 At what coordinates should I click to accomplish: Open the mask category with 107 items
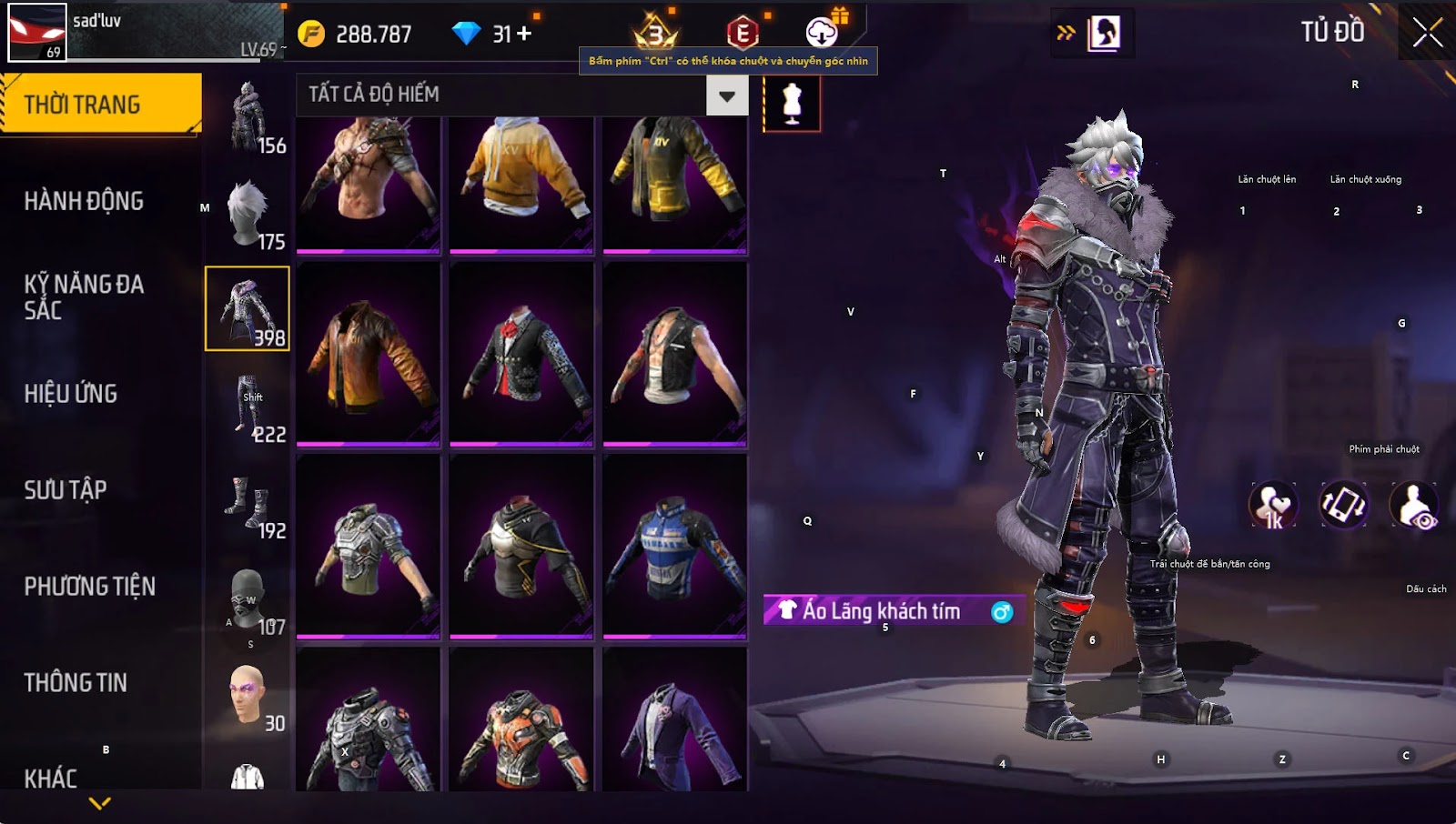click(248, 600)
